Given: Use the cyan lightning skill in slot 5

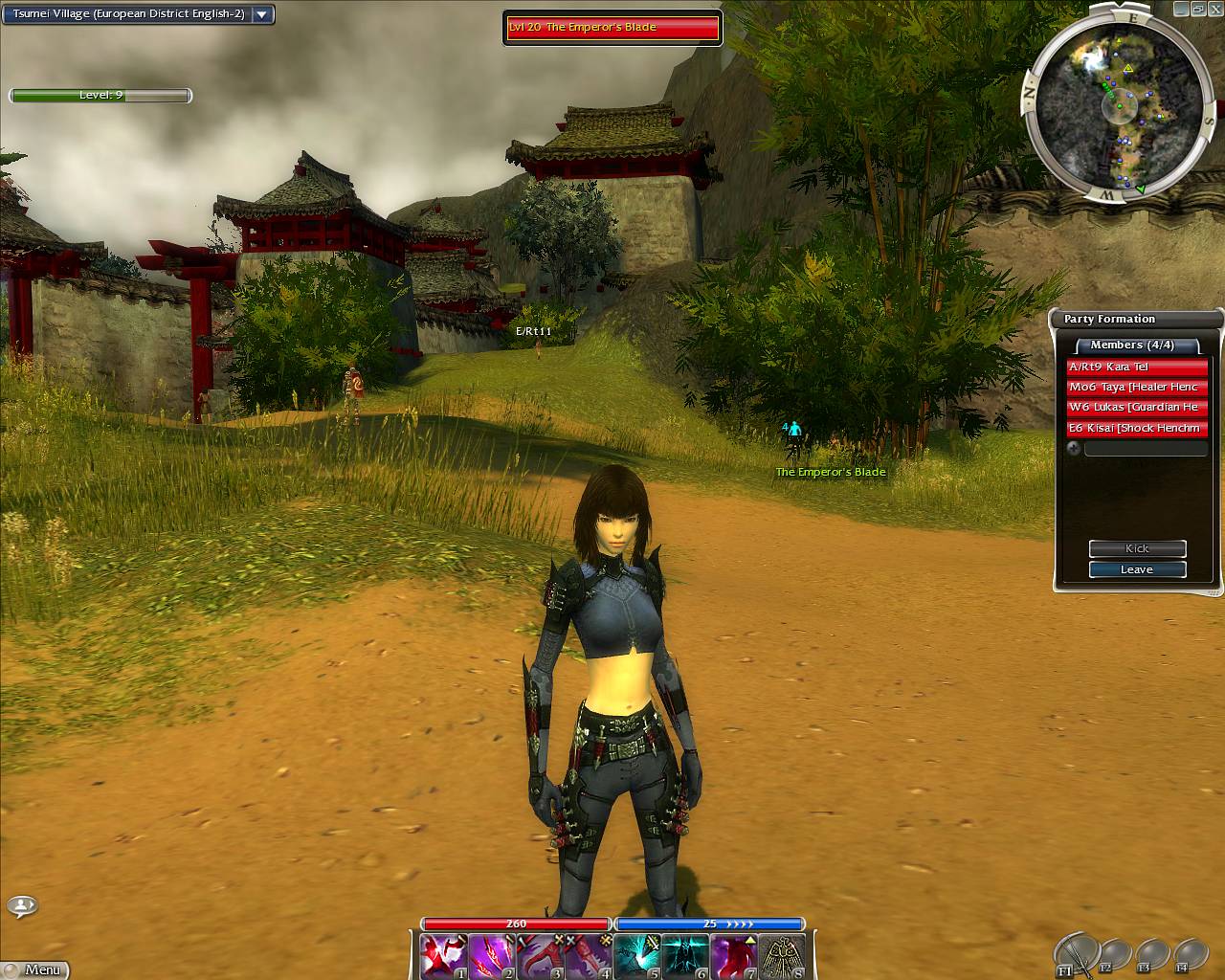Looking at the screenshot, I should coord(636,956).
